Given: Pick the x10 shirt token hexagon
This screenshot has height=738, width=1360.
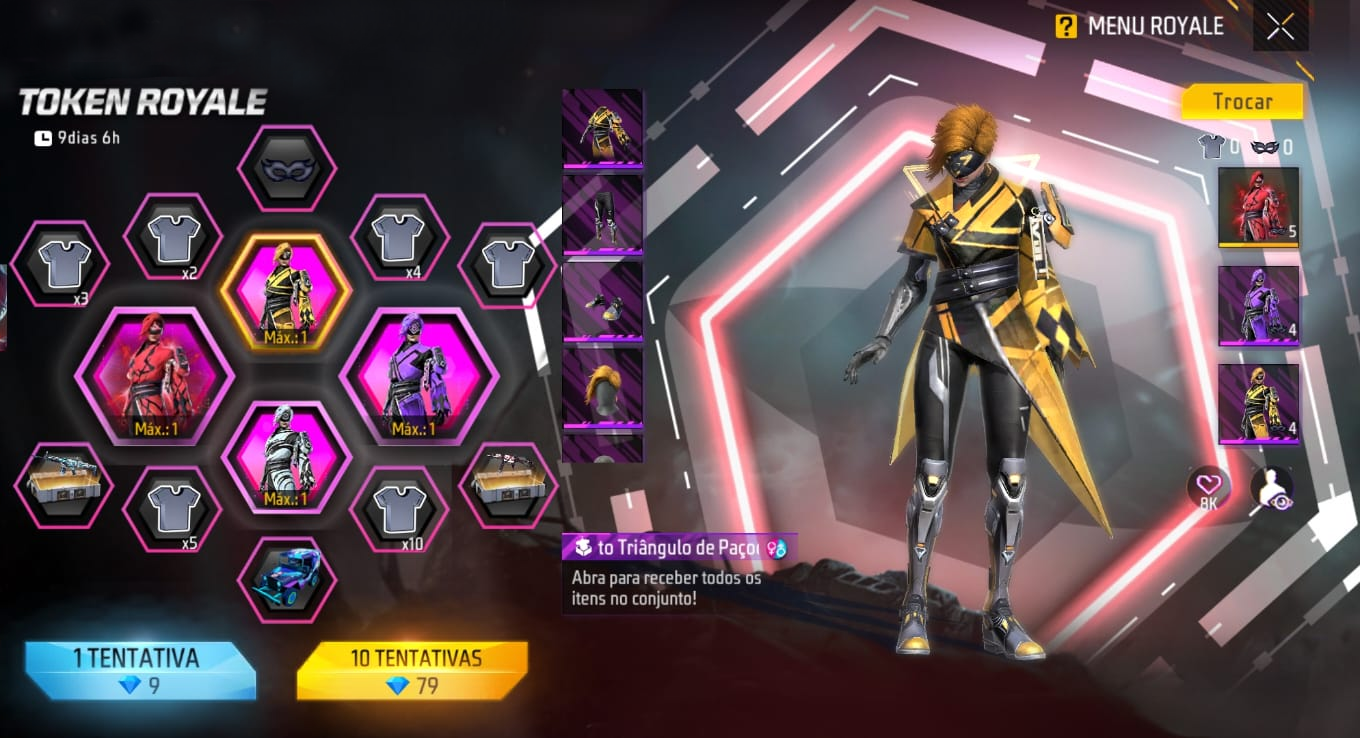Looking at the screenshot, I should pos(399,508).
